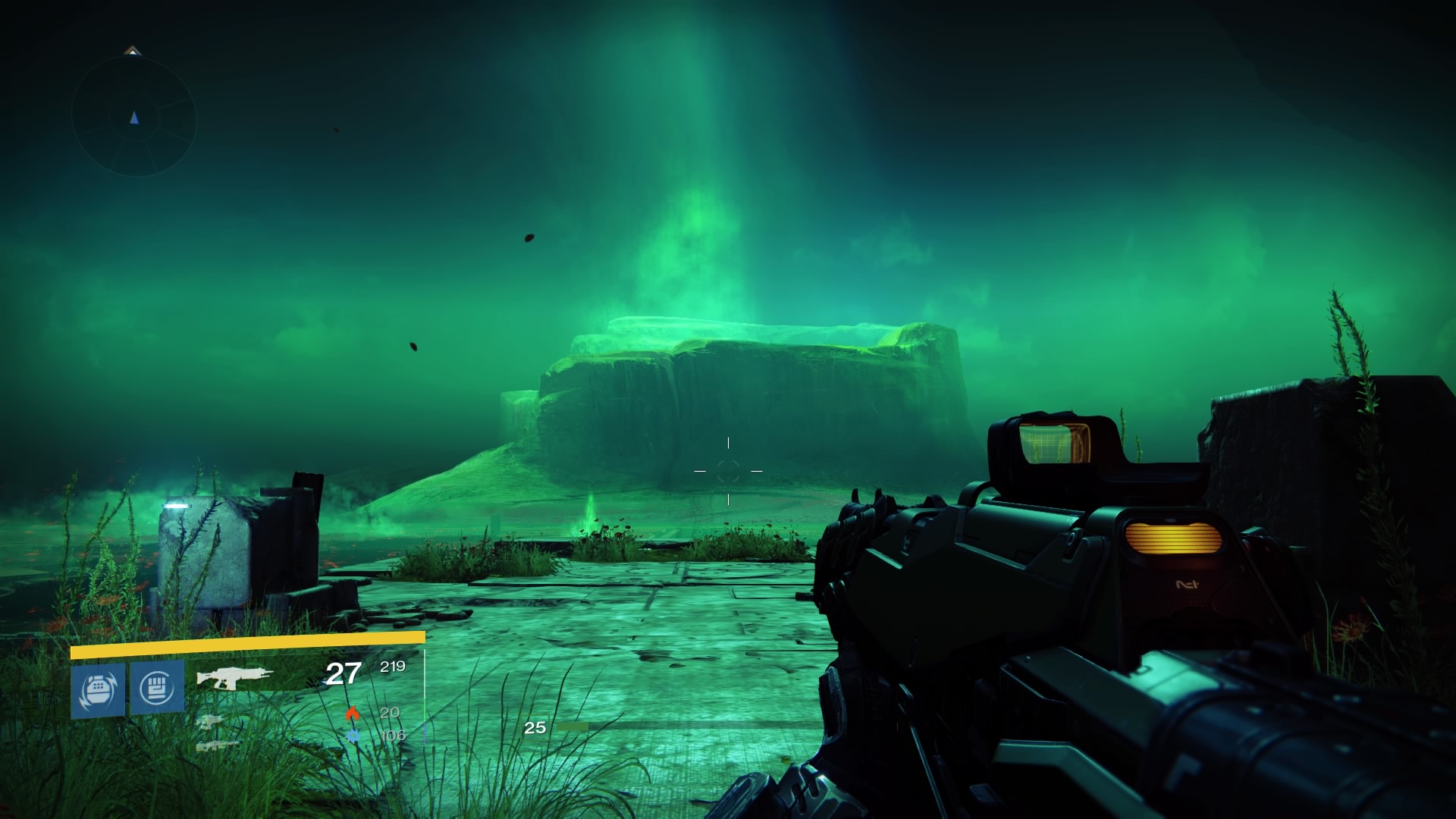
Task: Click the circular radar display
Action: click(134, 118)
